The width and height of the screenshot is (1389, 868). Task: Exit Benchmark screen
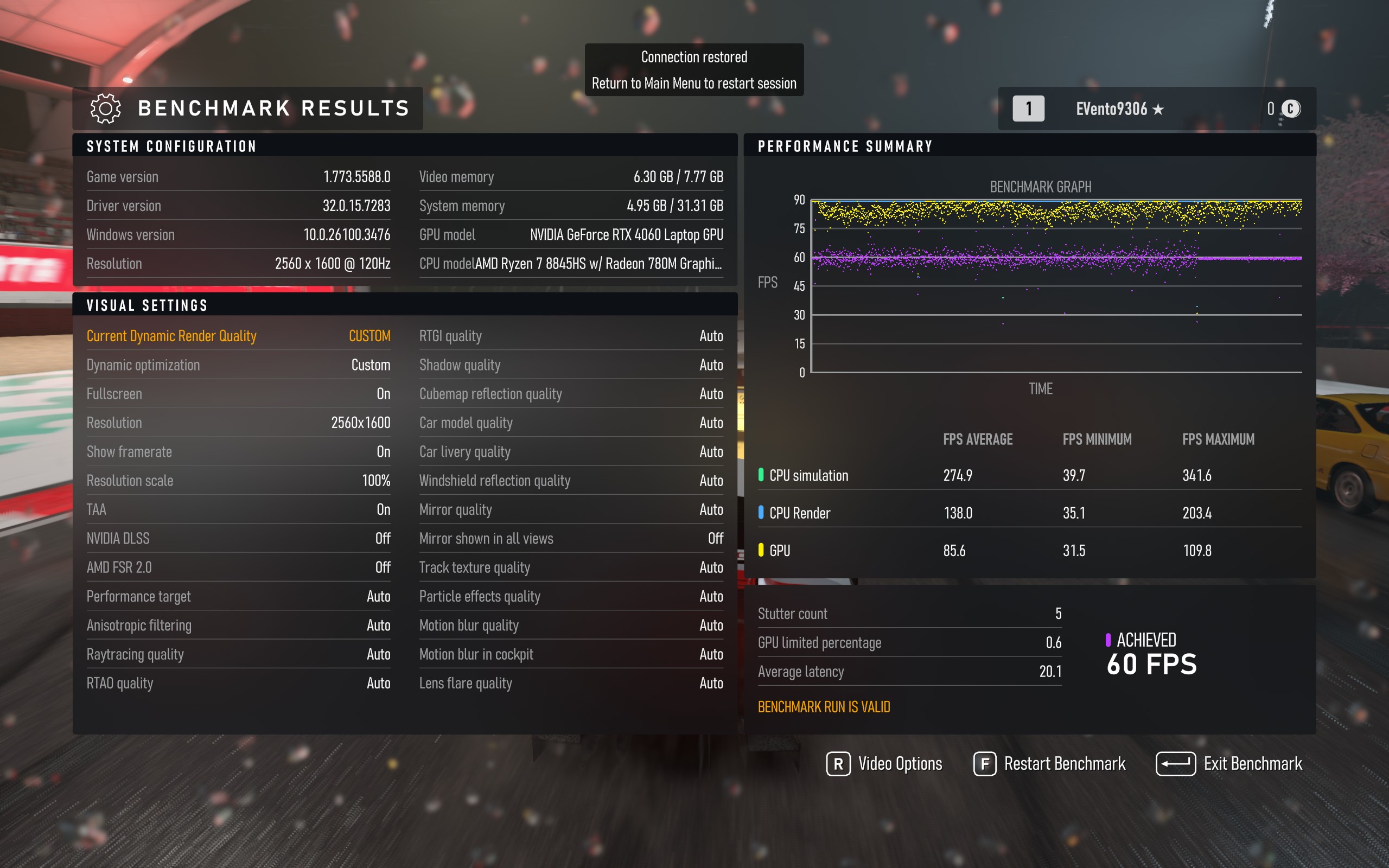click(1229, 764)
